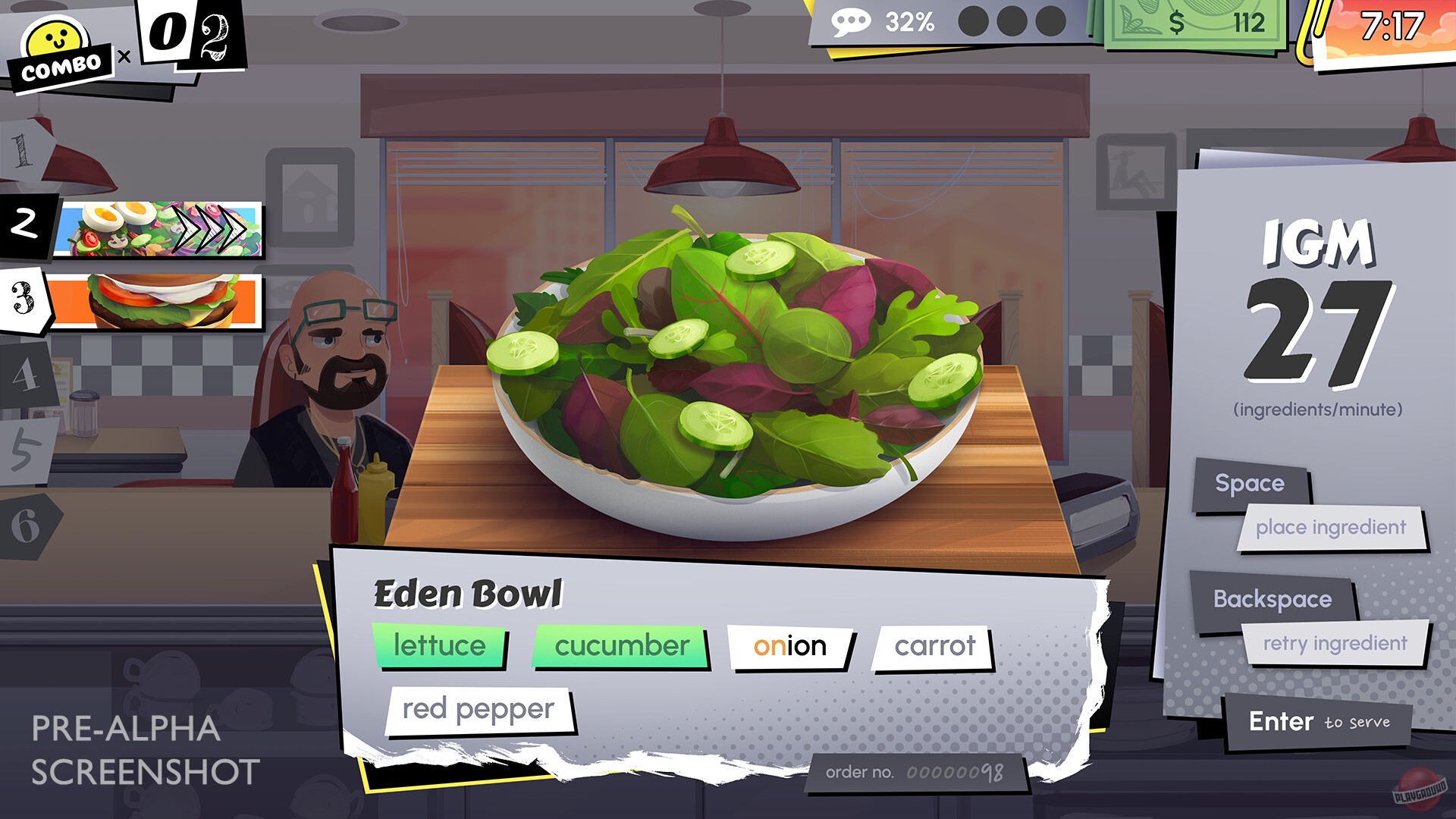The width and height of the screenshot is (1456, 819).
Task: Toggle the cucumber ingredient
Action: (x=620, y=647)
